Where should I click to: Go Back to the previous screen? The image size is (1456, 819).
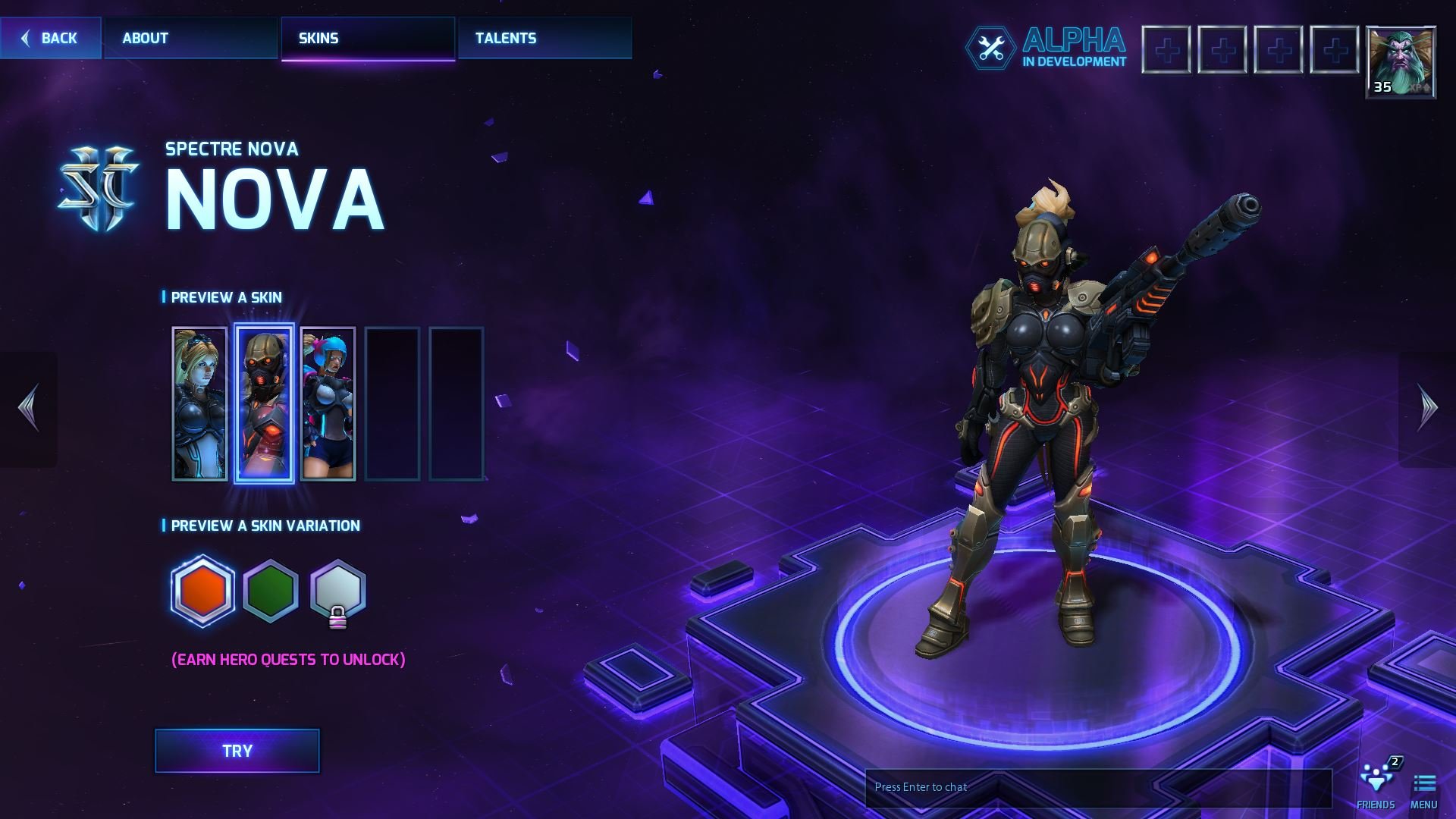coord(50,38)
